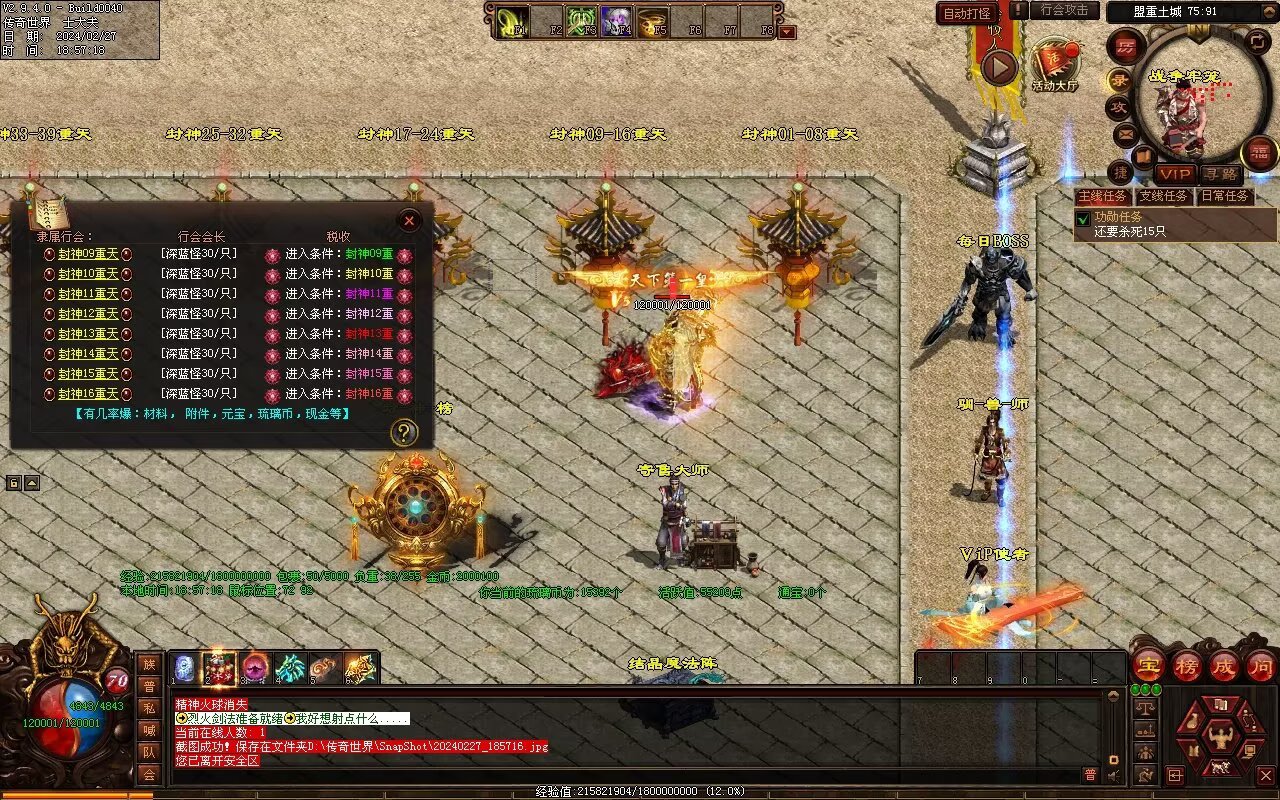Choose the 封神16重天 entry
The height and width of the screenshot is (800, 1280).
(x=88, y=394)
